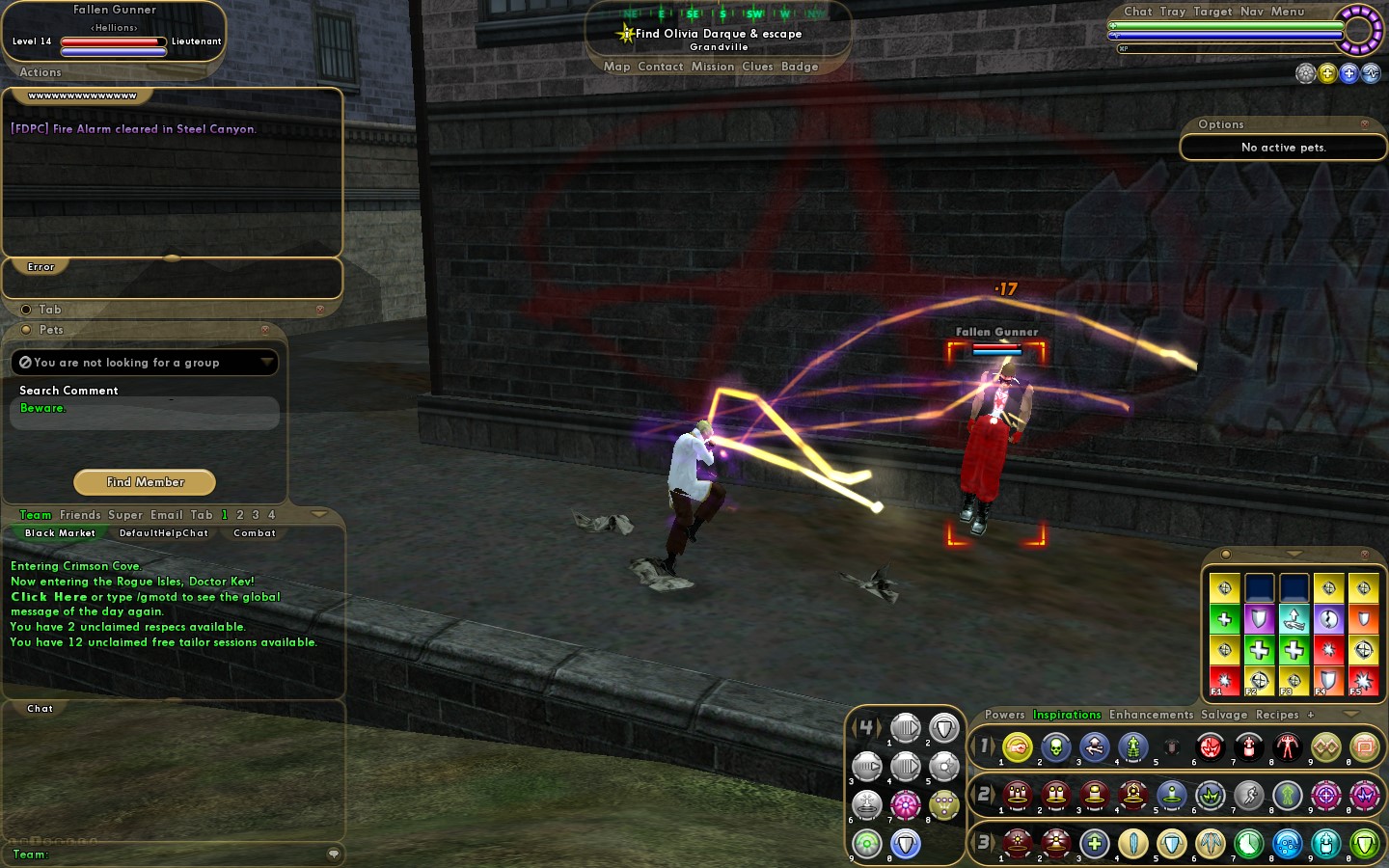Click the Find Member button

(x=145, y=482)
